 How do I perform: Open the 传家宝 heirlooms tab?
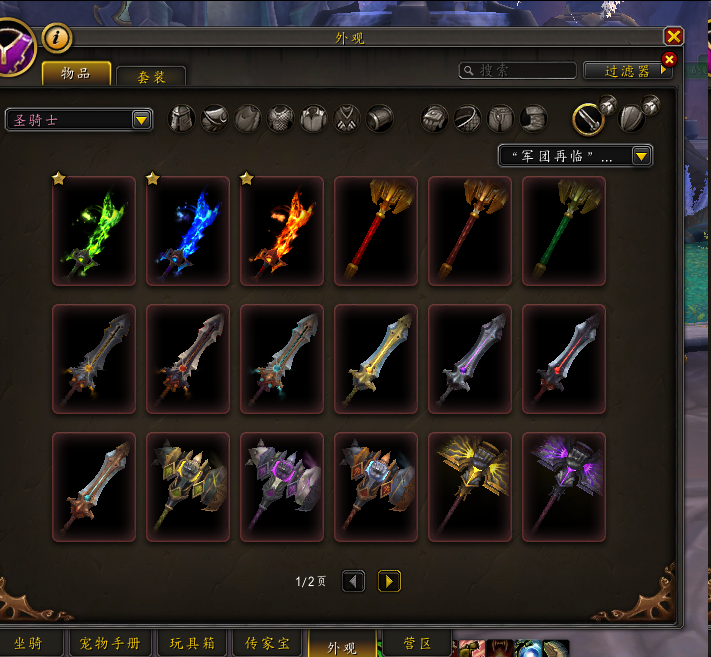click(x=267, y=645)
